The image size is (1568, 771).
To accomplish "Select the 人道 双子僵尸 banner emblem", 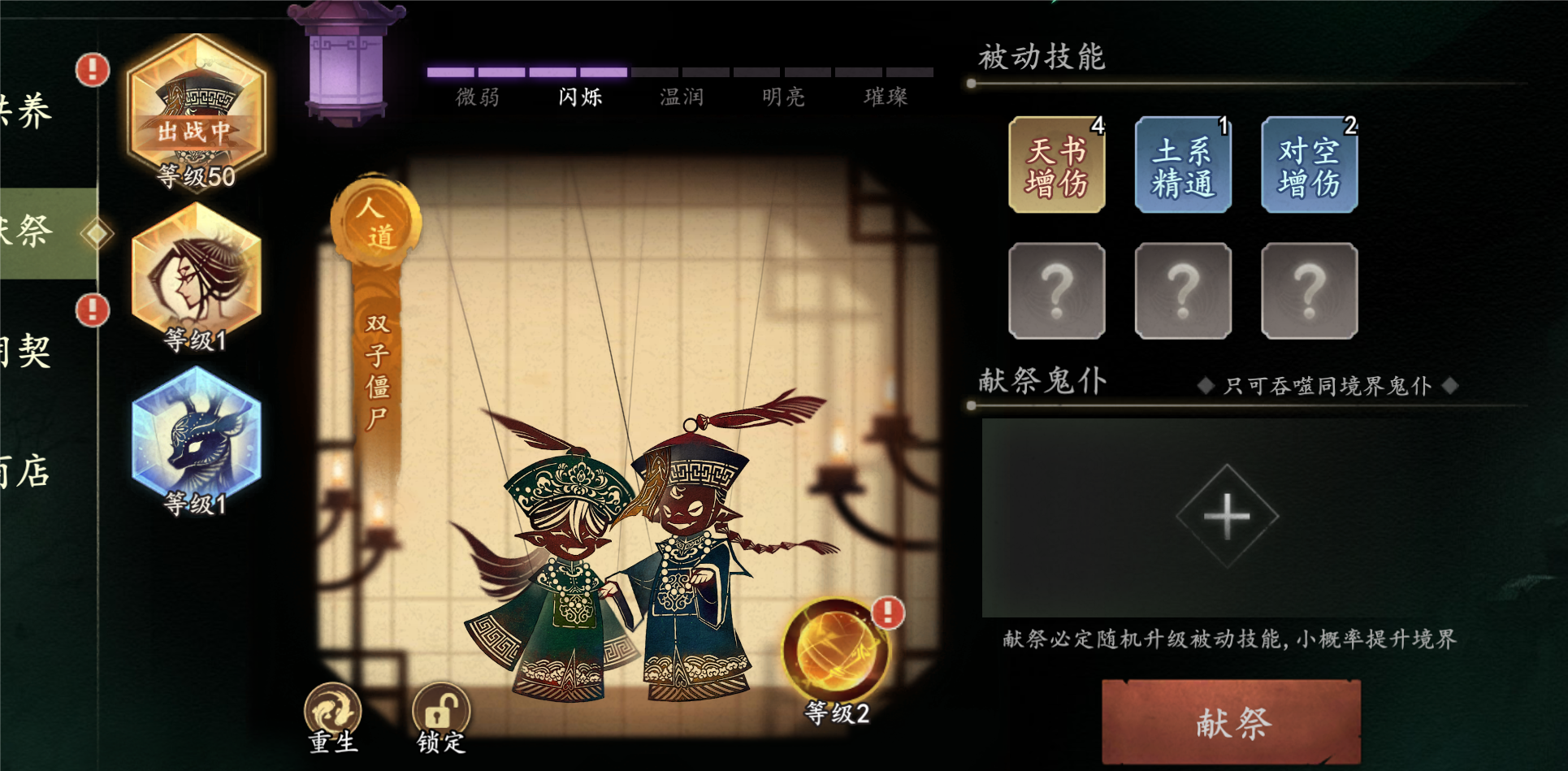I will 379,219.
